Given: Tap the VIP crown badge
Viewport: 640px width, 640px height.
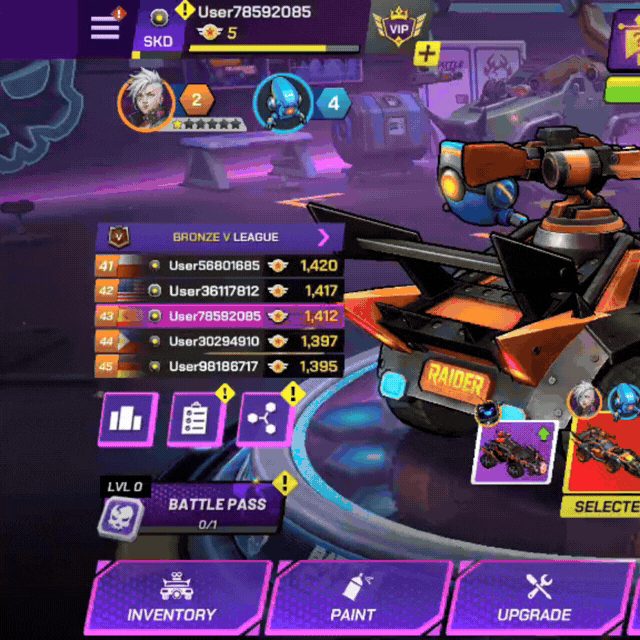Looking at the screenshot, I should pos(398,29).
